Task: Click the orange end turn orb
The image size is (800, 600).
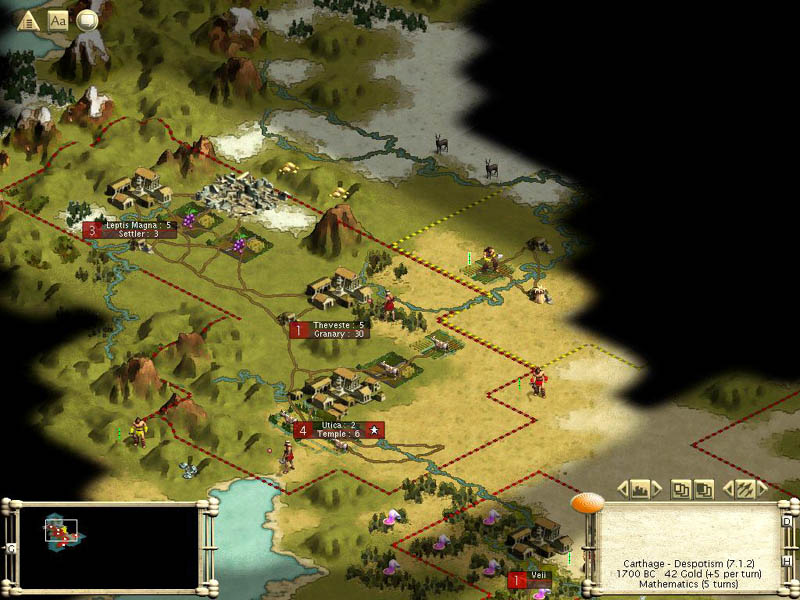Action: tap(583, 502)
